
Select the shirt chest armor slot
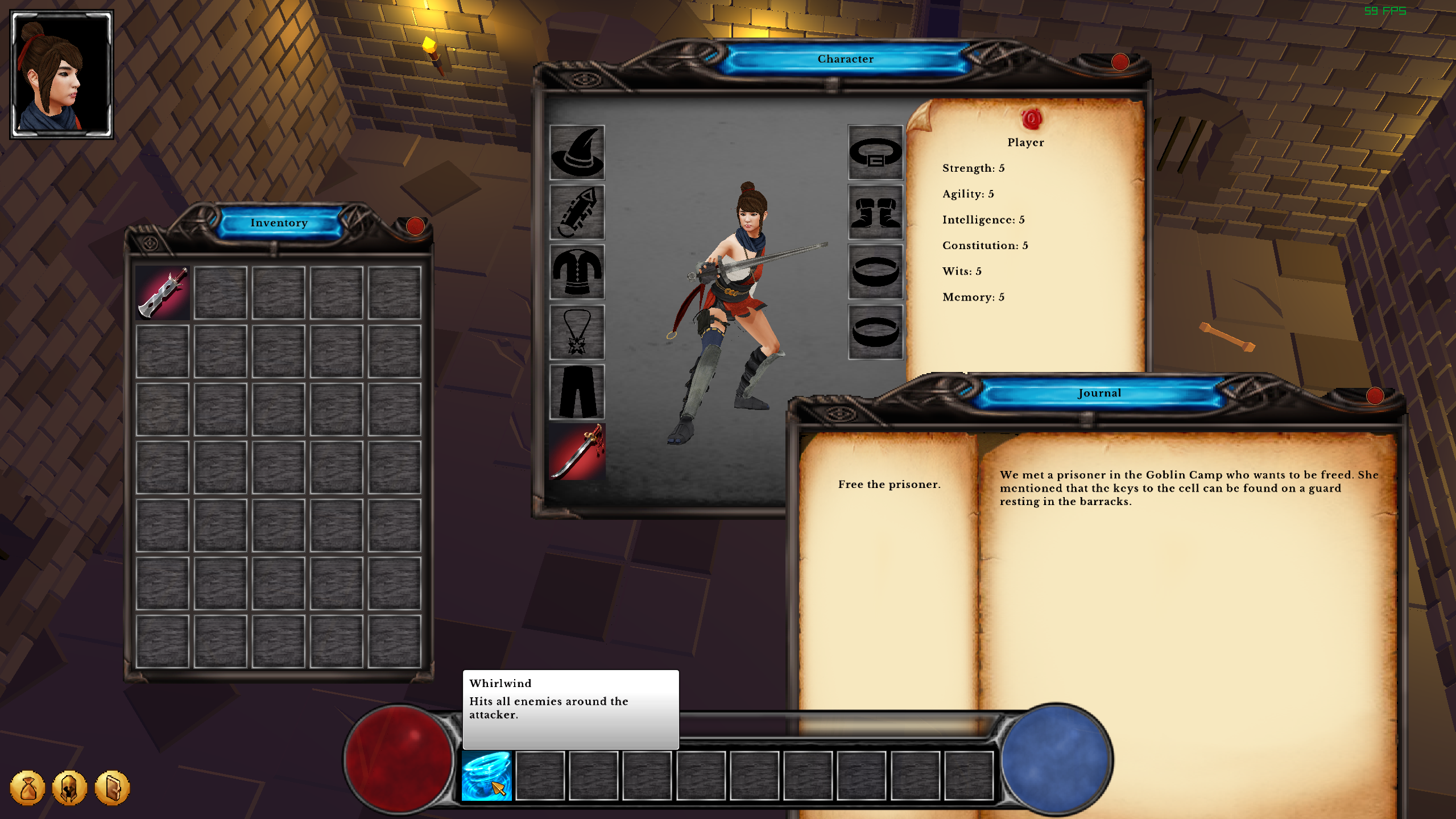[577, 272]
